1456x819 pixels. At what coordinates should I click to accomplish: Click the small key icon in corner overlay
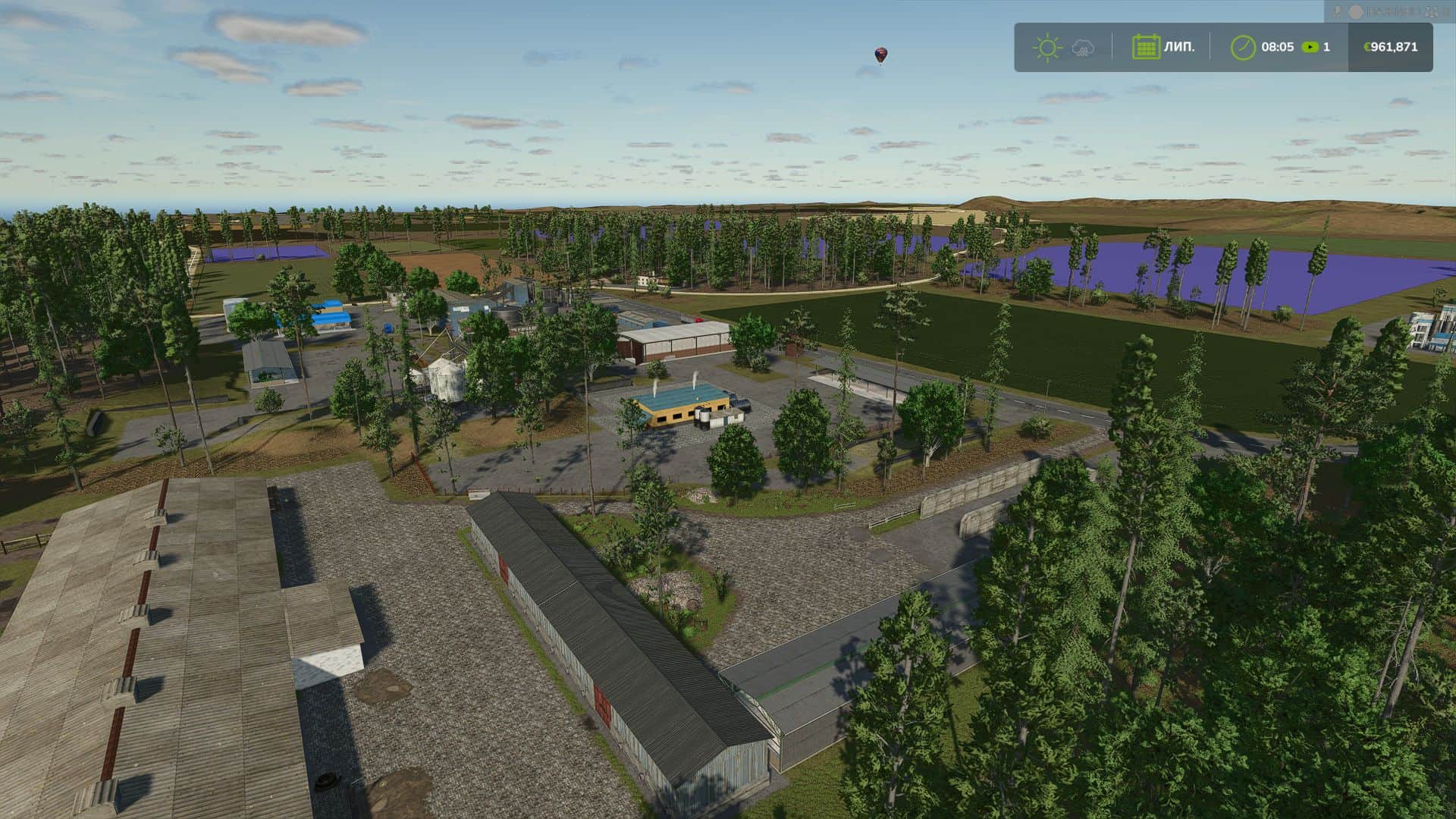pyautogui.click(x=1337, y=10)
